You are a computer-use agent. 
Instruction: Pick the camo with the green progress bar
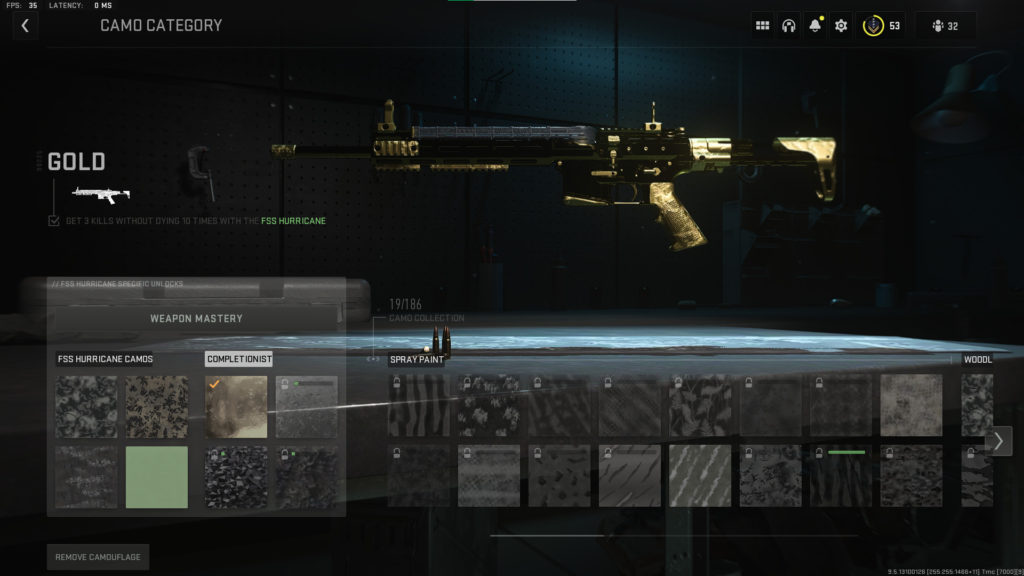point(841,476)
